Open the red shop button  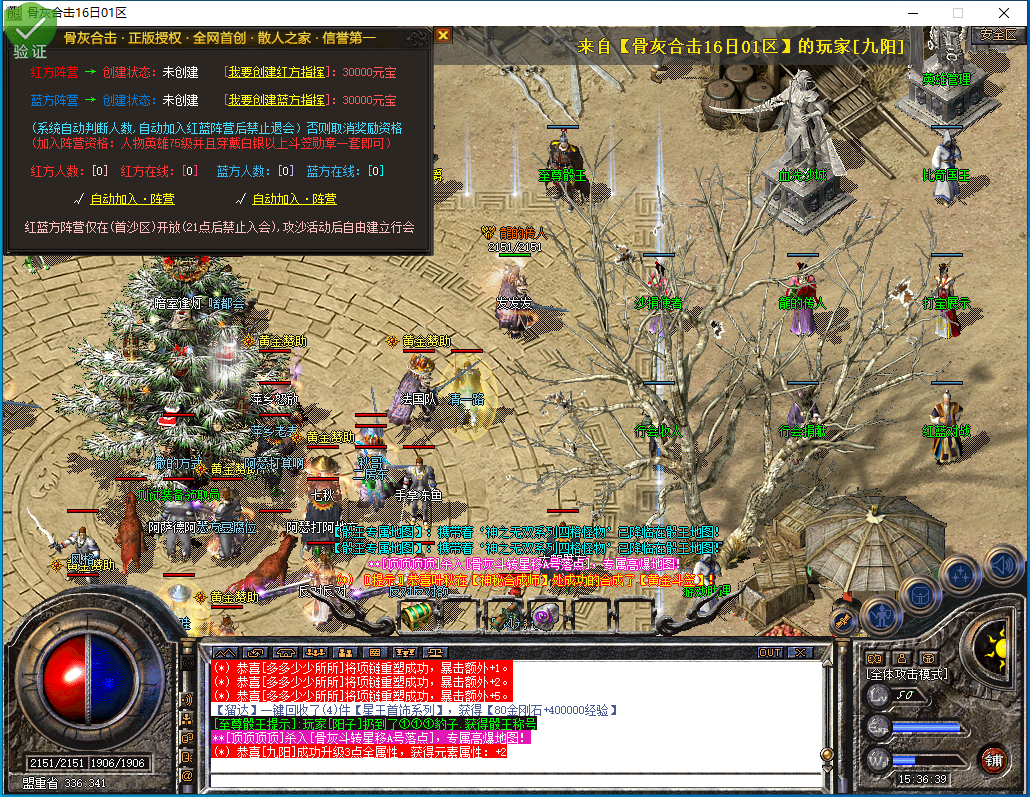pos(992,758)
